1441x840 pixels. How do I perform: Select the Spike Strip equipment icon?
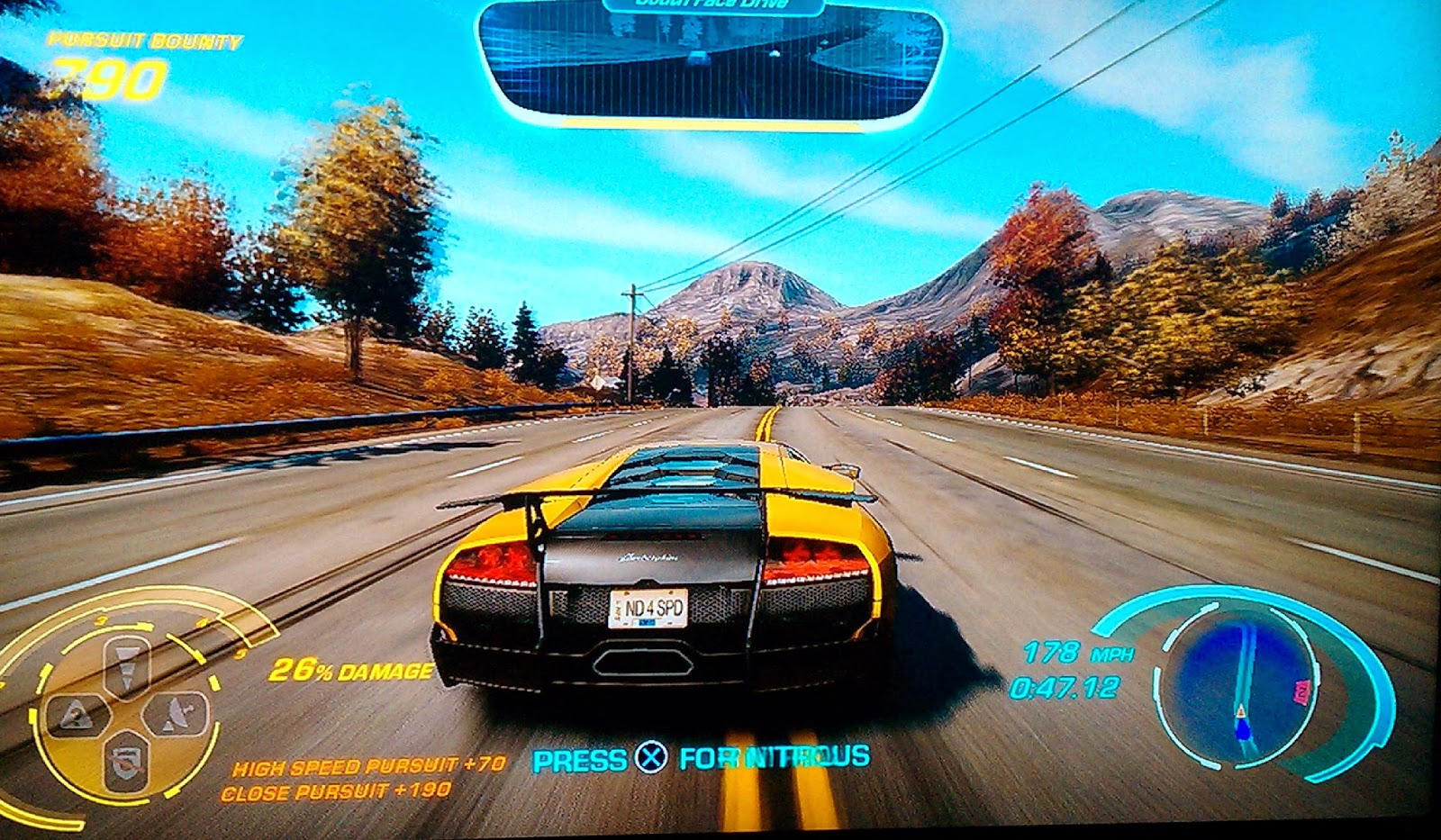127,666
